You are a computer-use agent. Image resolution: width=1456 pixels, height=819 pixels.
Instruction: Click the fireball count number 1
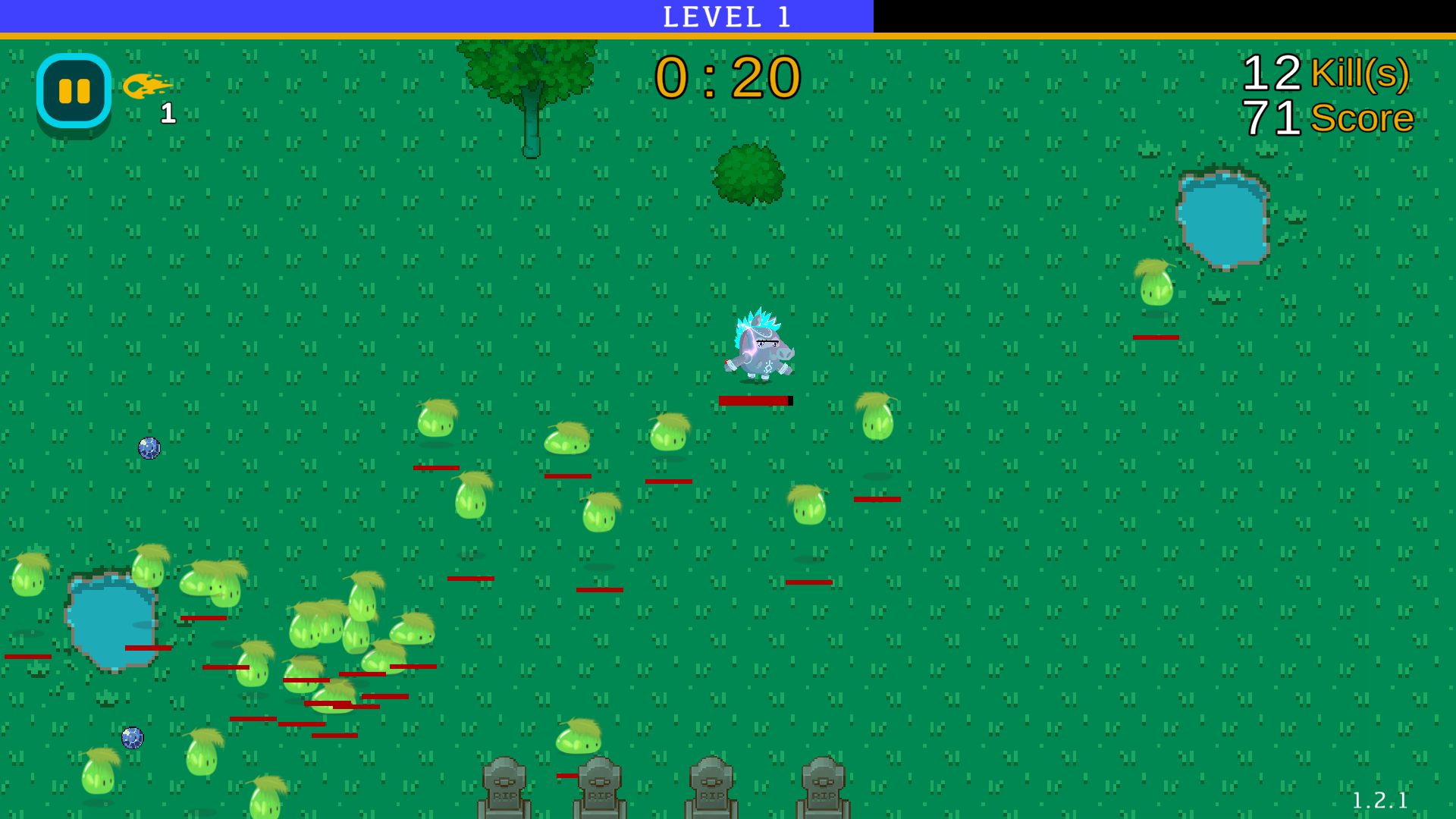tap(168, 115)
